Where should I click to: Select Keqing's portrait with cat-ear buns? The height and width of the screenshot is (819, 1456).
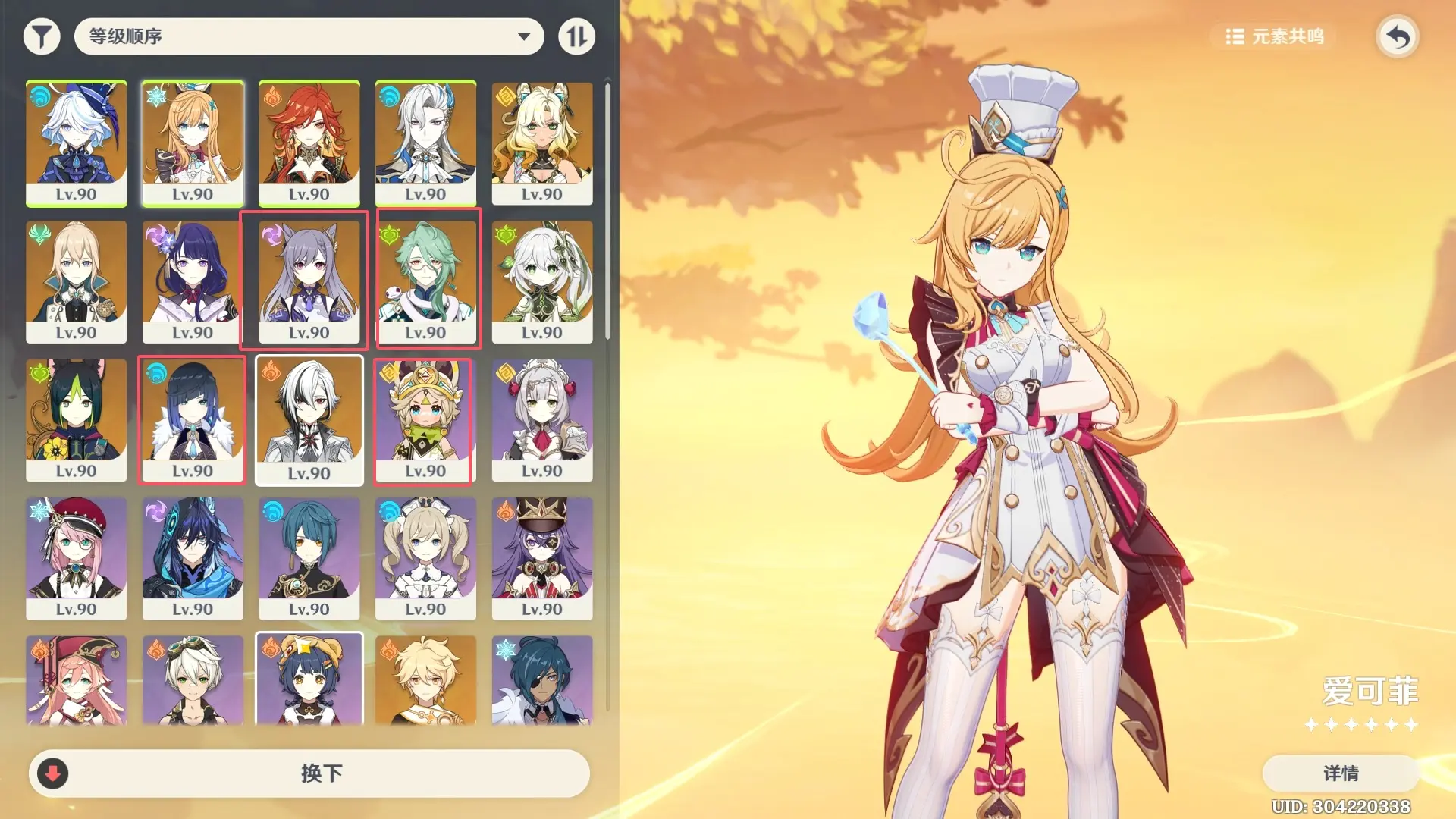309,281
